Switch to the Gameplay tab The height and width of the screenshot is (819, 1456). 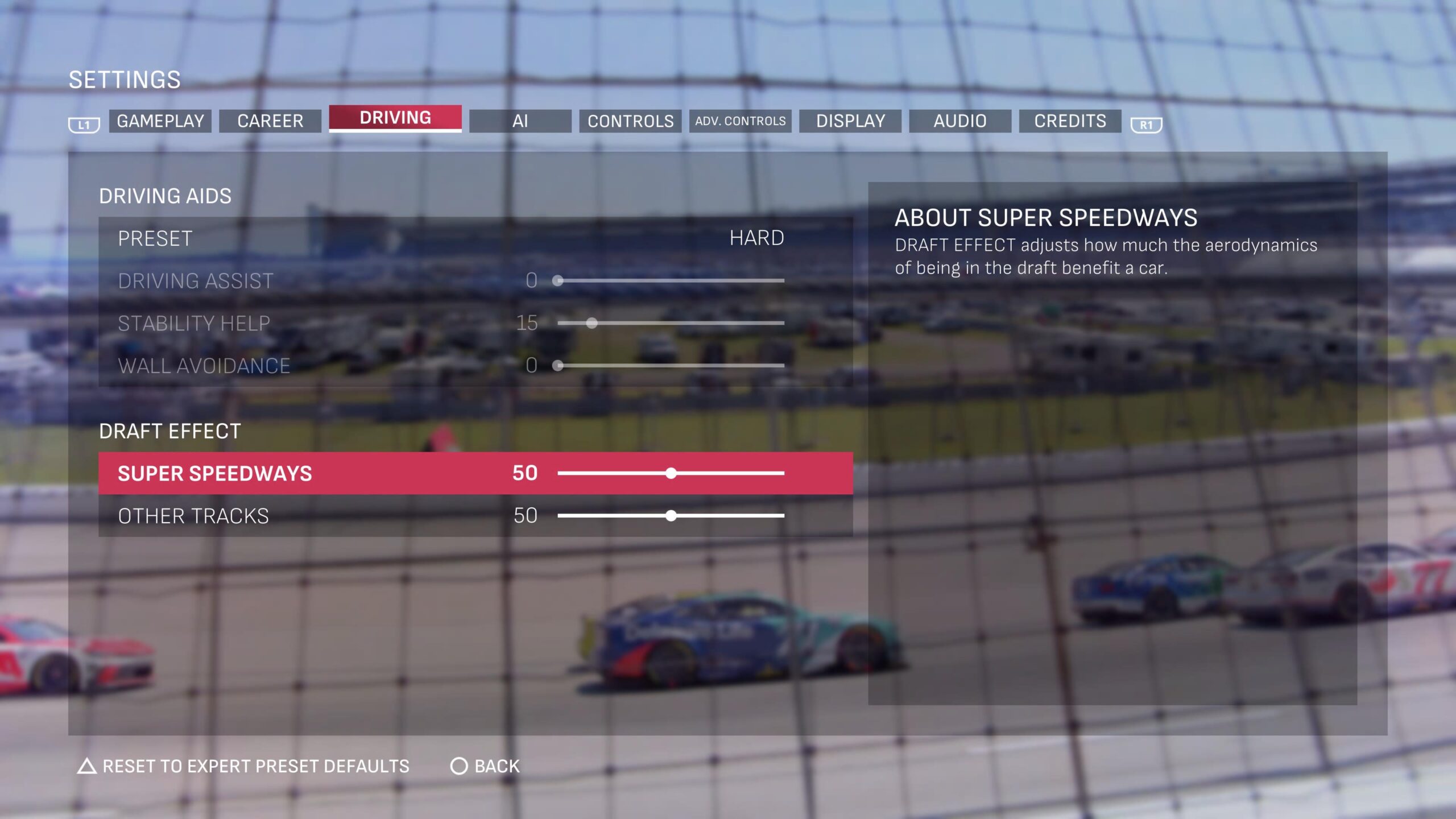tap(160, 121)
